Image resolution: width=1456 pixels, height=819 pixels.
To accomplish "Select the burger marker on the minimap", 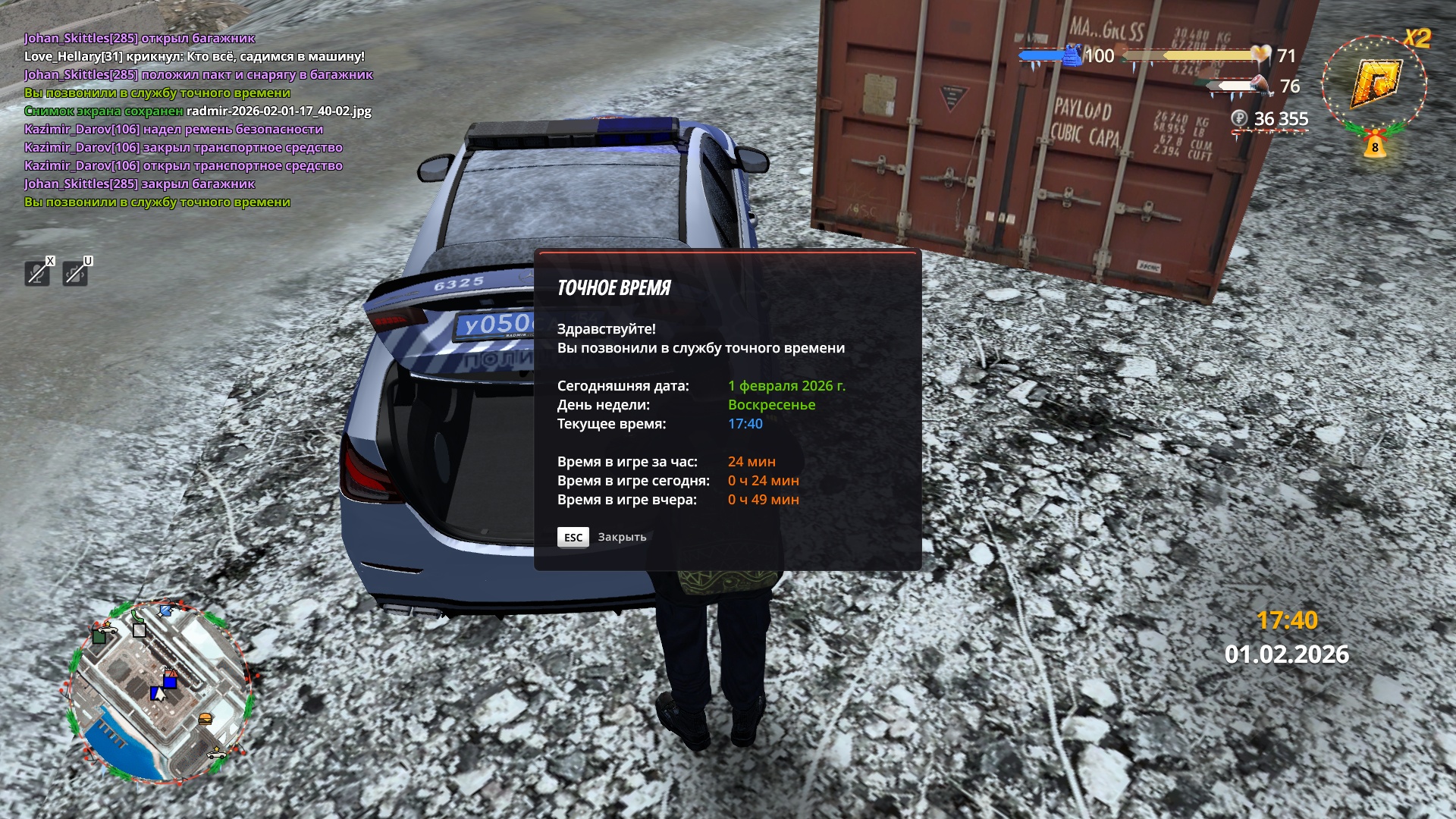I will pyautogui.click(x=205, y=719).
